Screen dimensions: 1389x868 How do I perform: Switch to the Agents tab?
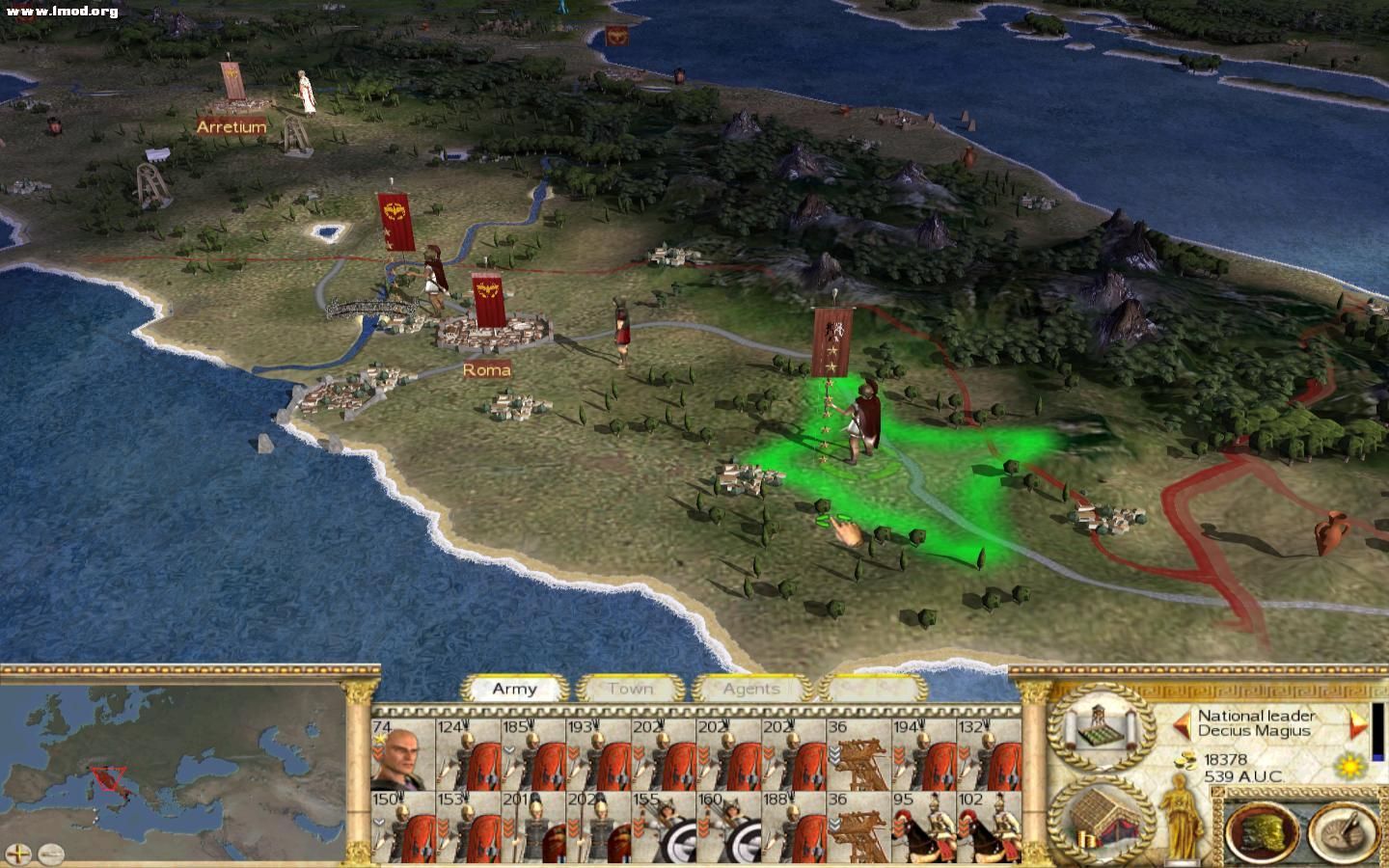coord(750,689)
